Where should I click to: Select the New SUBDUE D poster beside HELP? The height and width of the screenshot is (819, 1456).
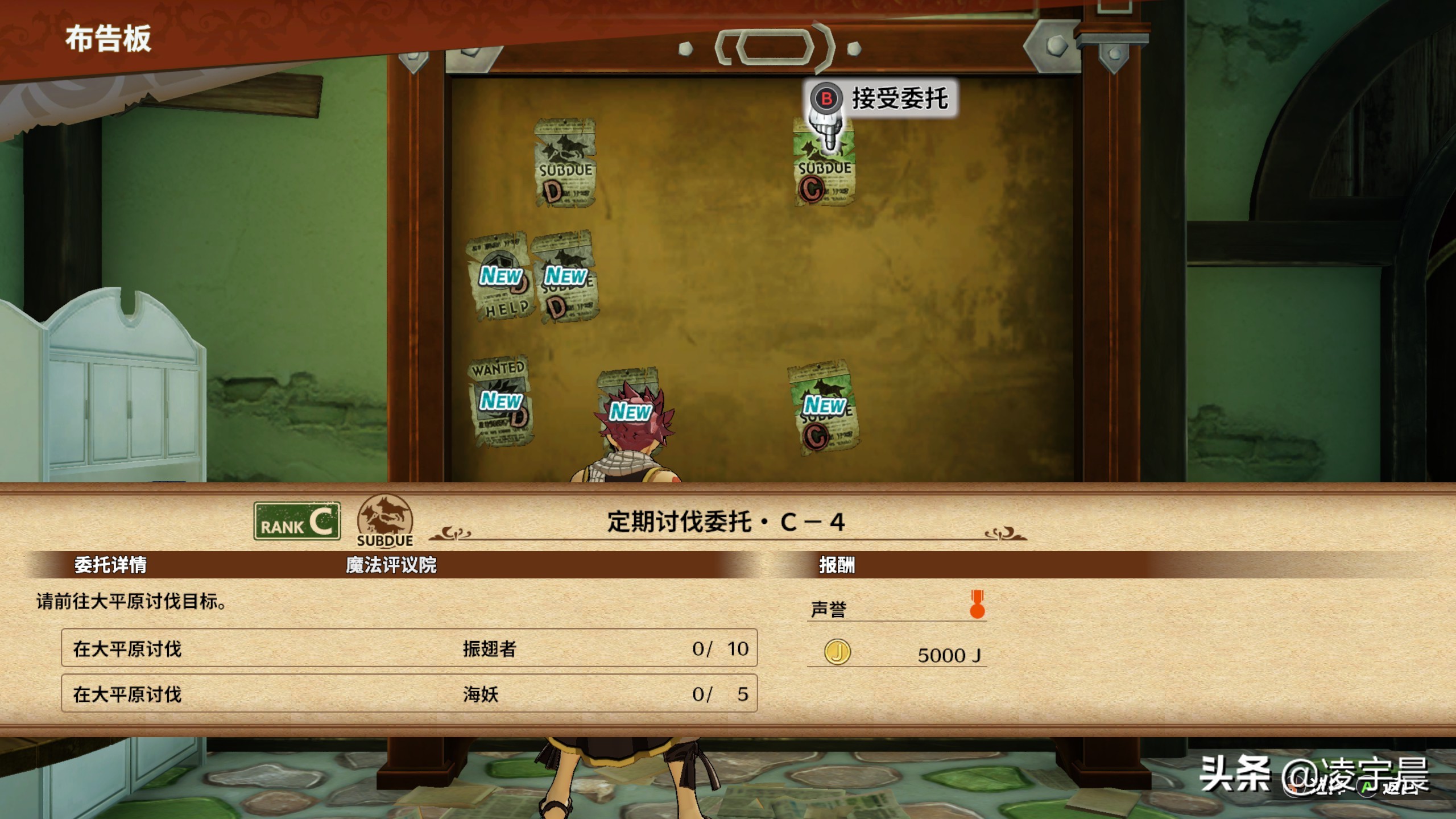(565, 278)
